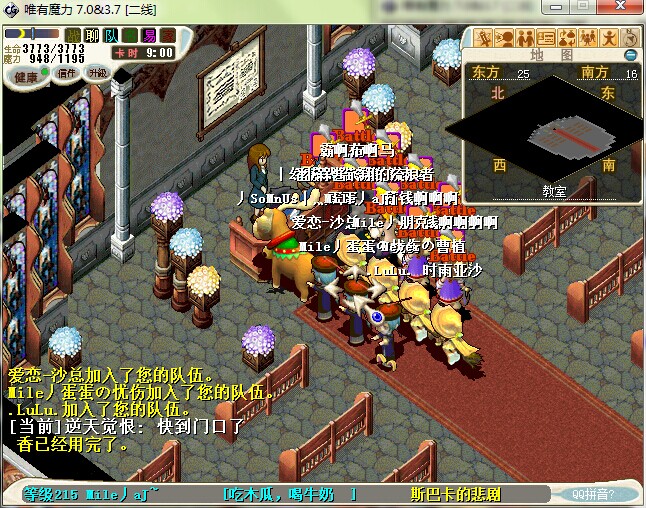The image size is (646, 508).
Task: Toggle the 易 trade mode button
Action: tap(148, 35)
